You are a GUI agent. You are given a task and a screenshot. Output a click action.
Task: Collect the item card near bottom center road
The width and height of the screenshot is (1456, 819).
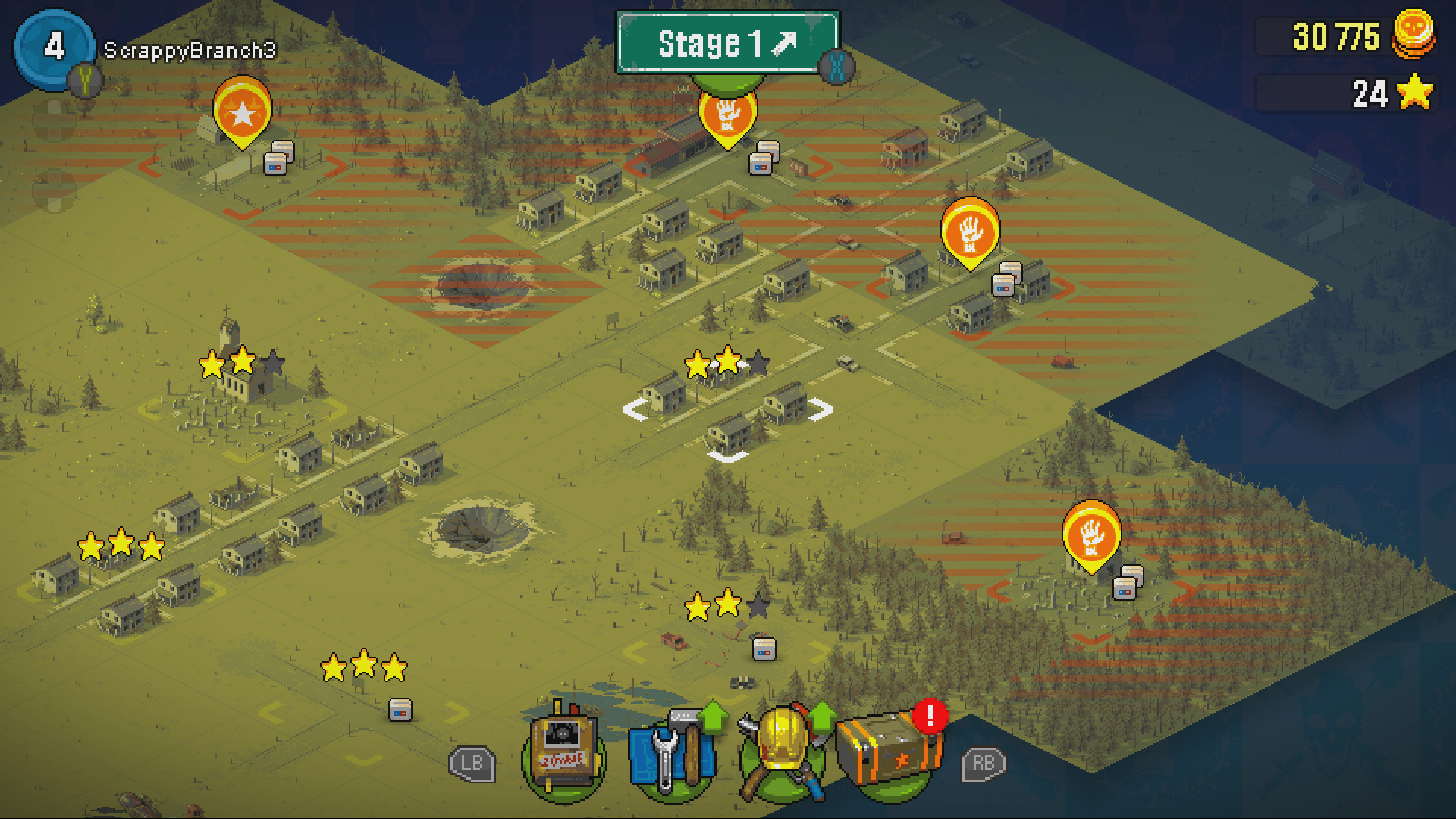coord(763,651)
